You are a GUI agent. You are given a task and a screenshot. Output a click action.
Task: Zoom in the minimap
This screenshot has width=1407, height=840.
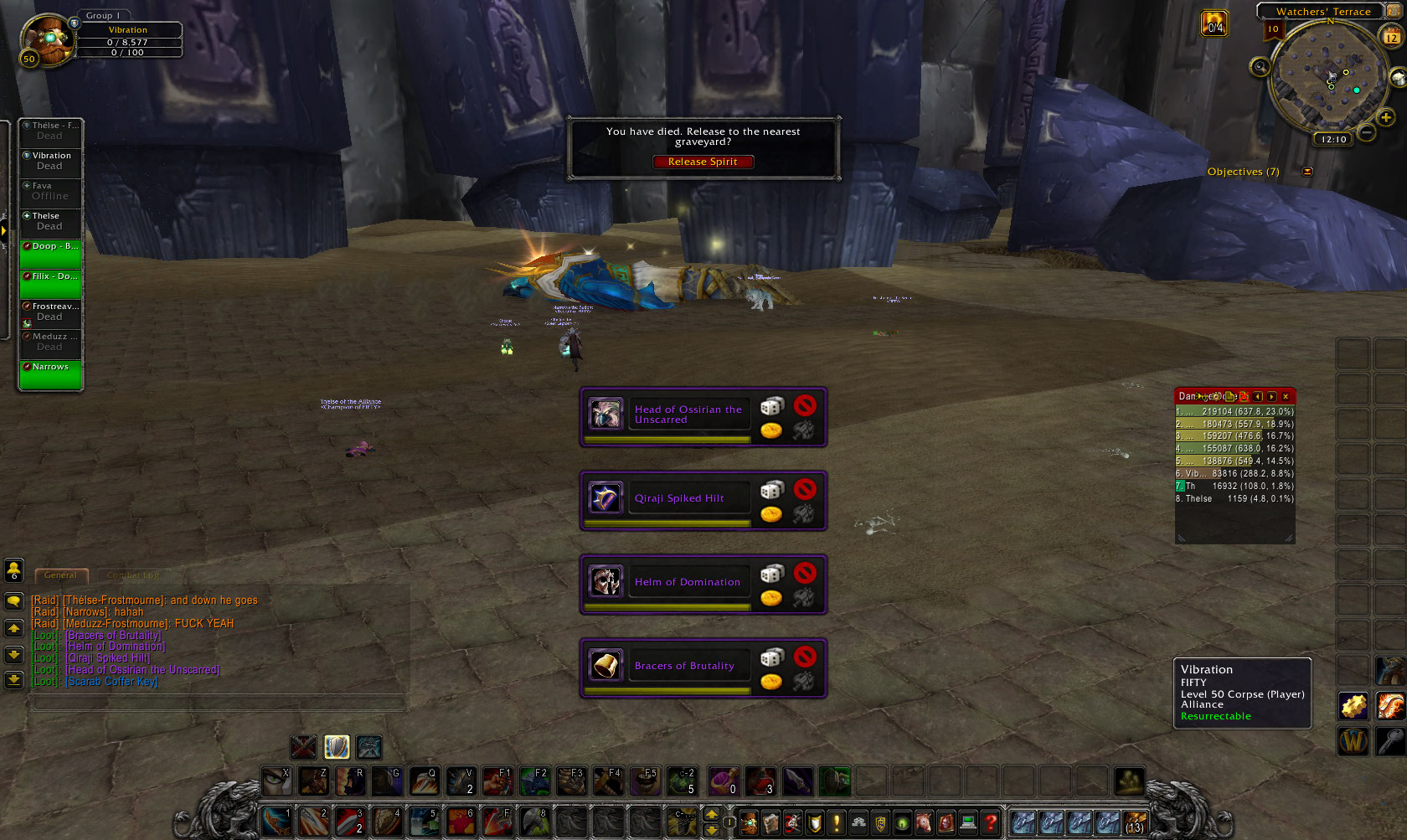click(x=1386, y=118)
